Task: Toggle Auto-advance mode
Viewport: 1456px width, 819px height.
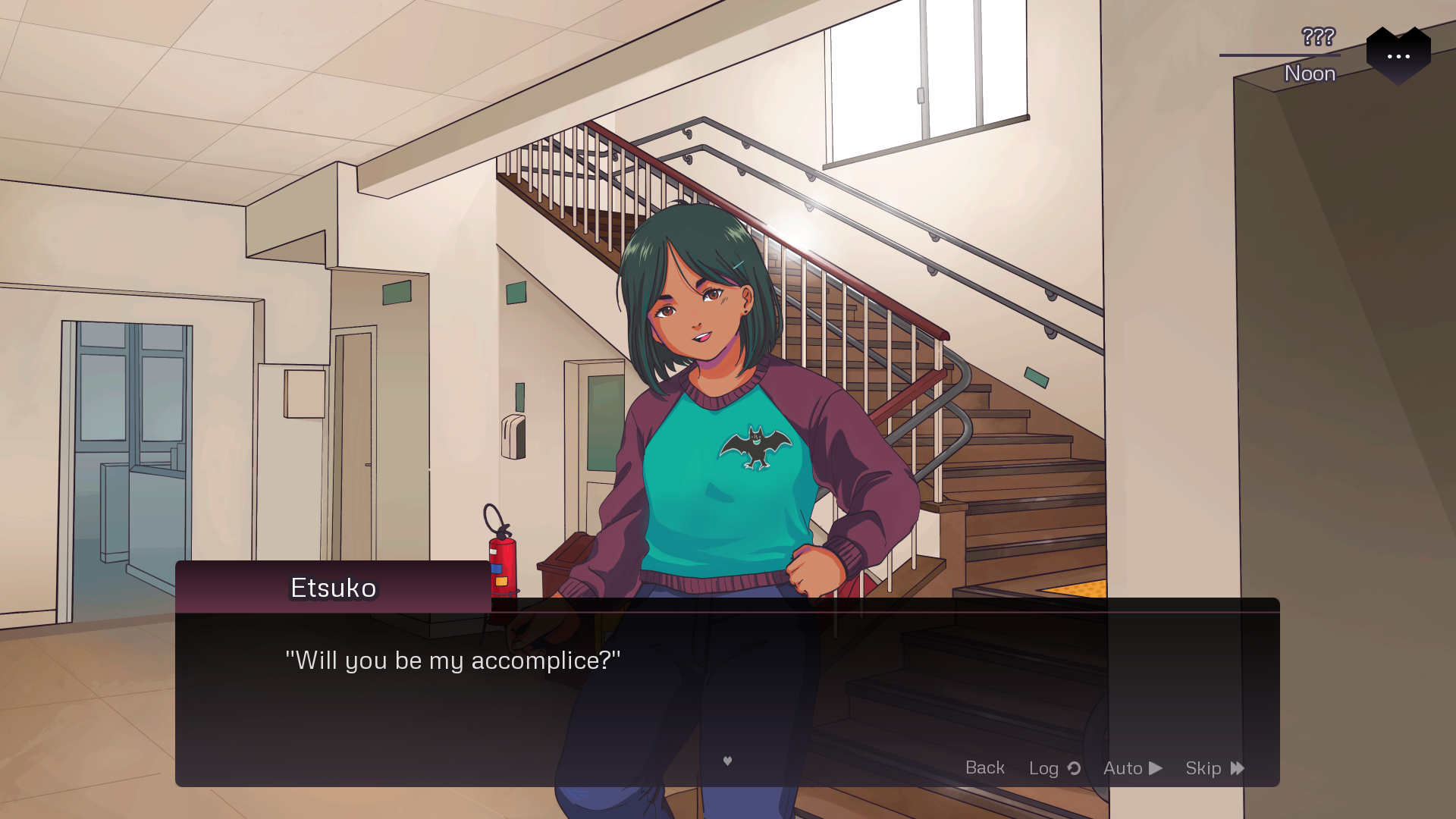Action: pos(1132,768)
